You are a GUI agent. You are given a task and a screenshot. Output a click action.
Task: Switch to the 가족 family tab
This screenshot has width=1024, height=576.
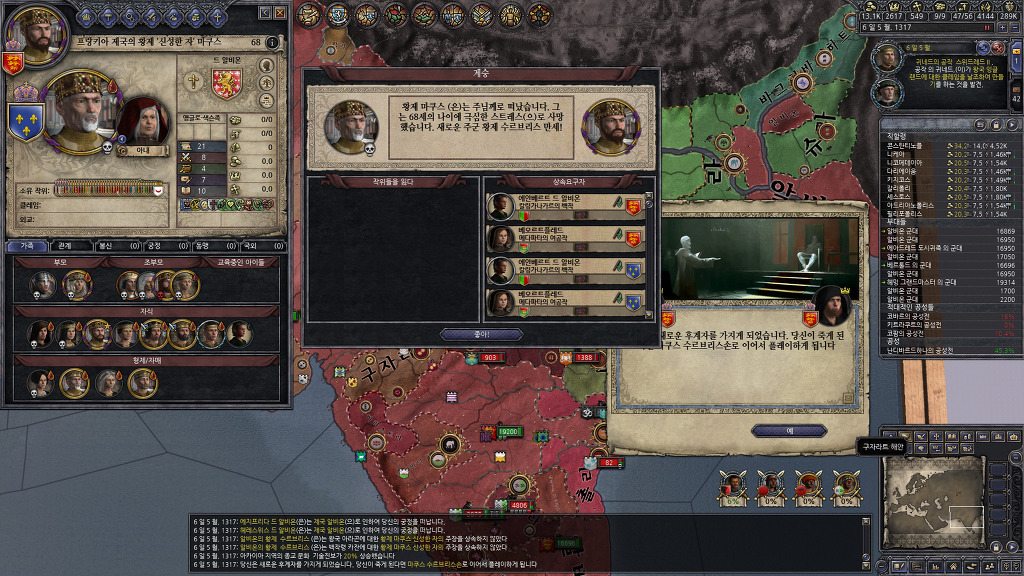(28, 245)
